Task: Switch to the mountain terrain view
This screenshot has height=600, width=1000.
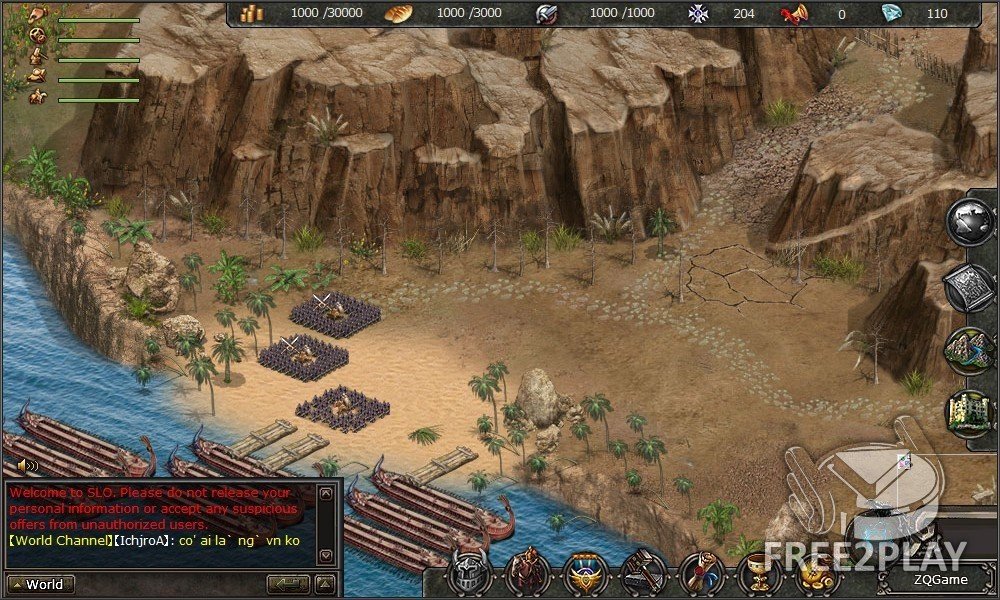Action: click(x=970, y=350)
